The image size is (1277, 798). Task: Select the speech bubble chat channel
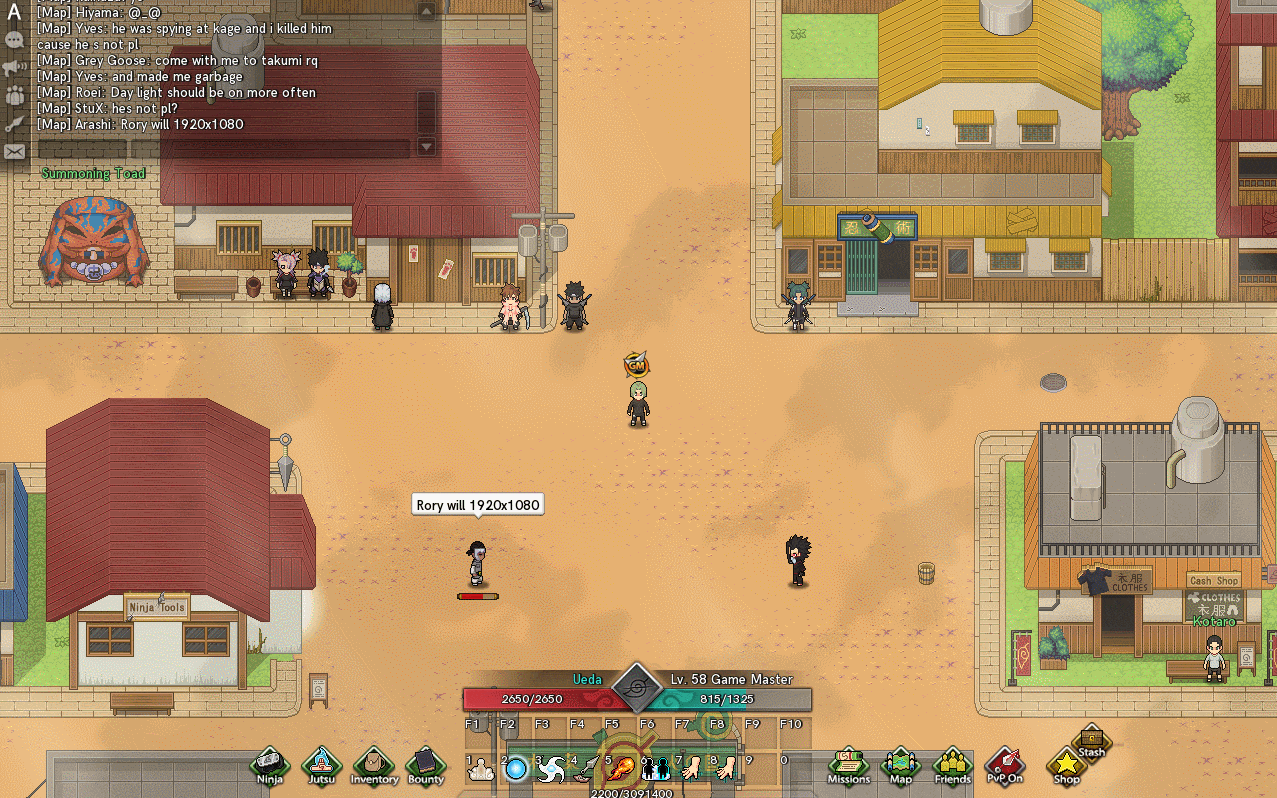[x=14, y=40]
